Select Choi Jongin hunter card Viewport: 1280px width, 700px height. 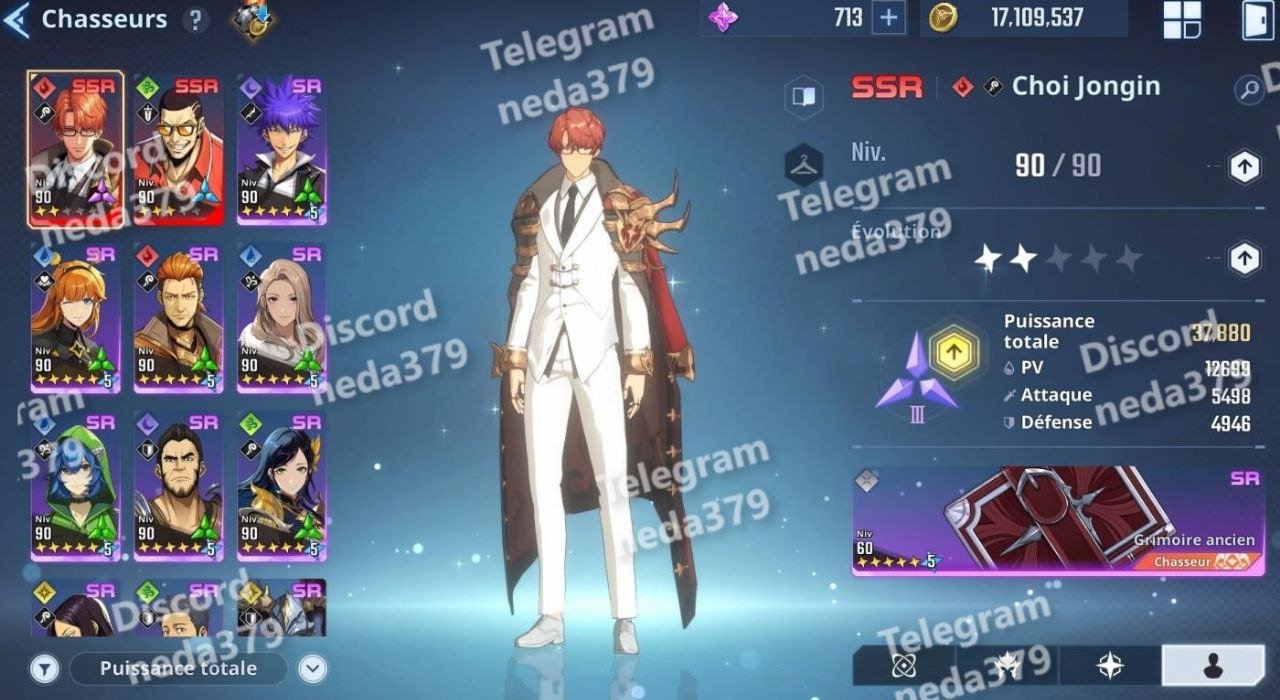coord(76,150)
